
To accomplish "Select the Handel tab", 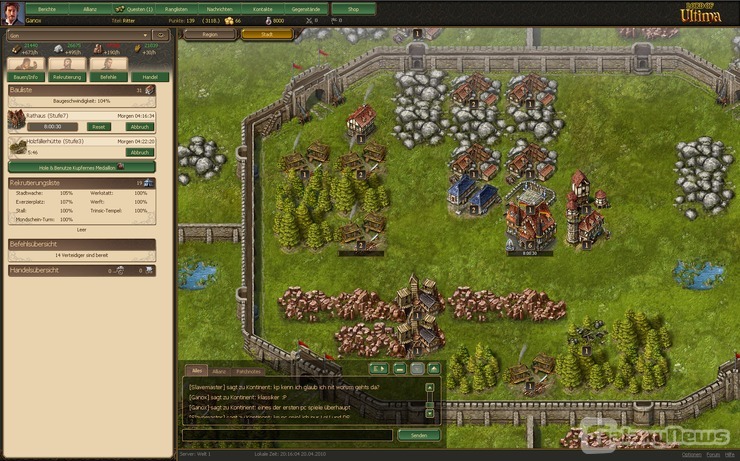I will tap(149, 76).
